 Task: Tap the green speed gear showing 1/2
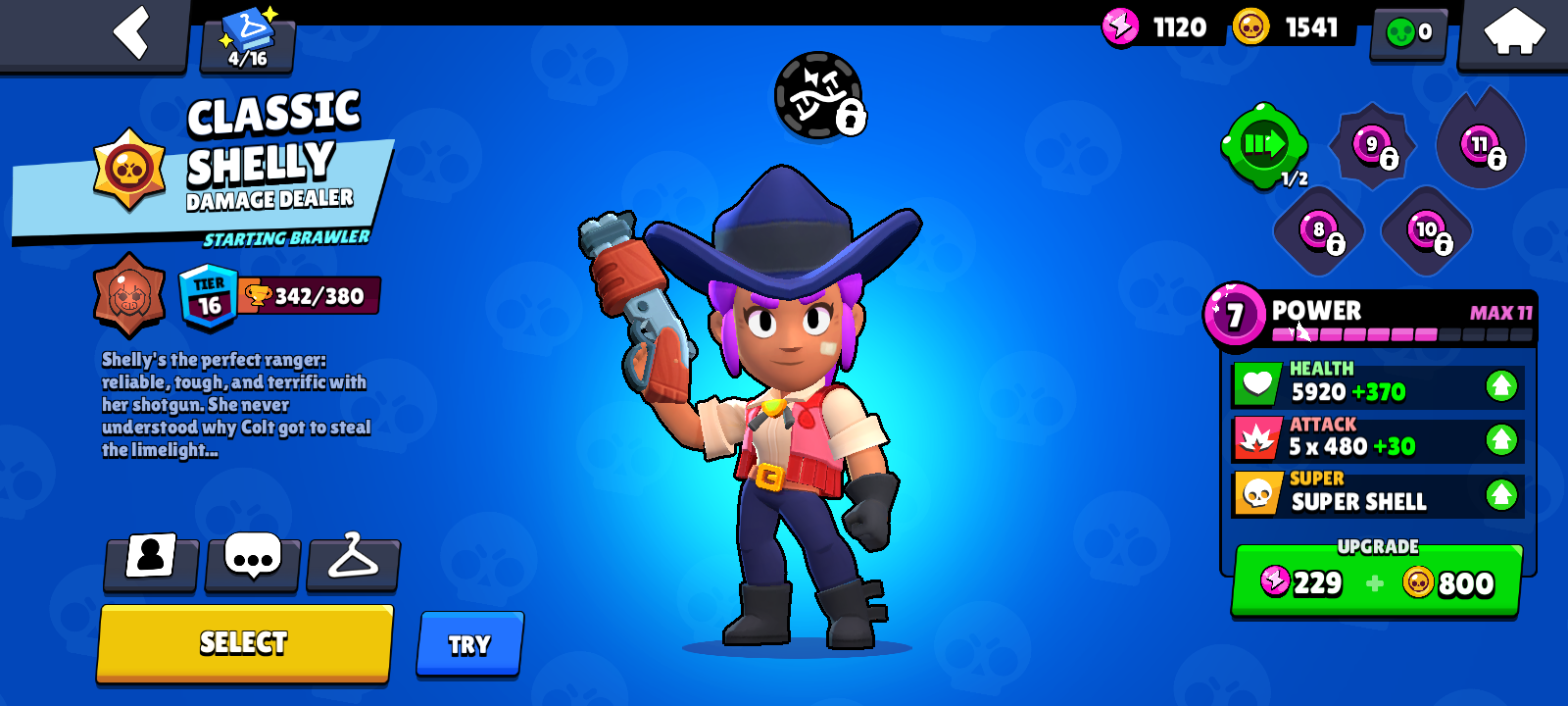point(1264,145)
